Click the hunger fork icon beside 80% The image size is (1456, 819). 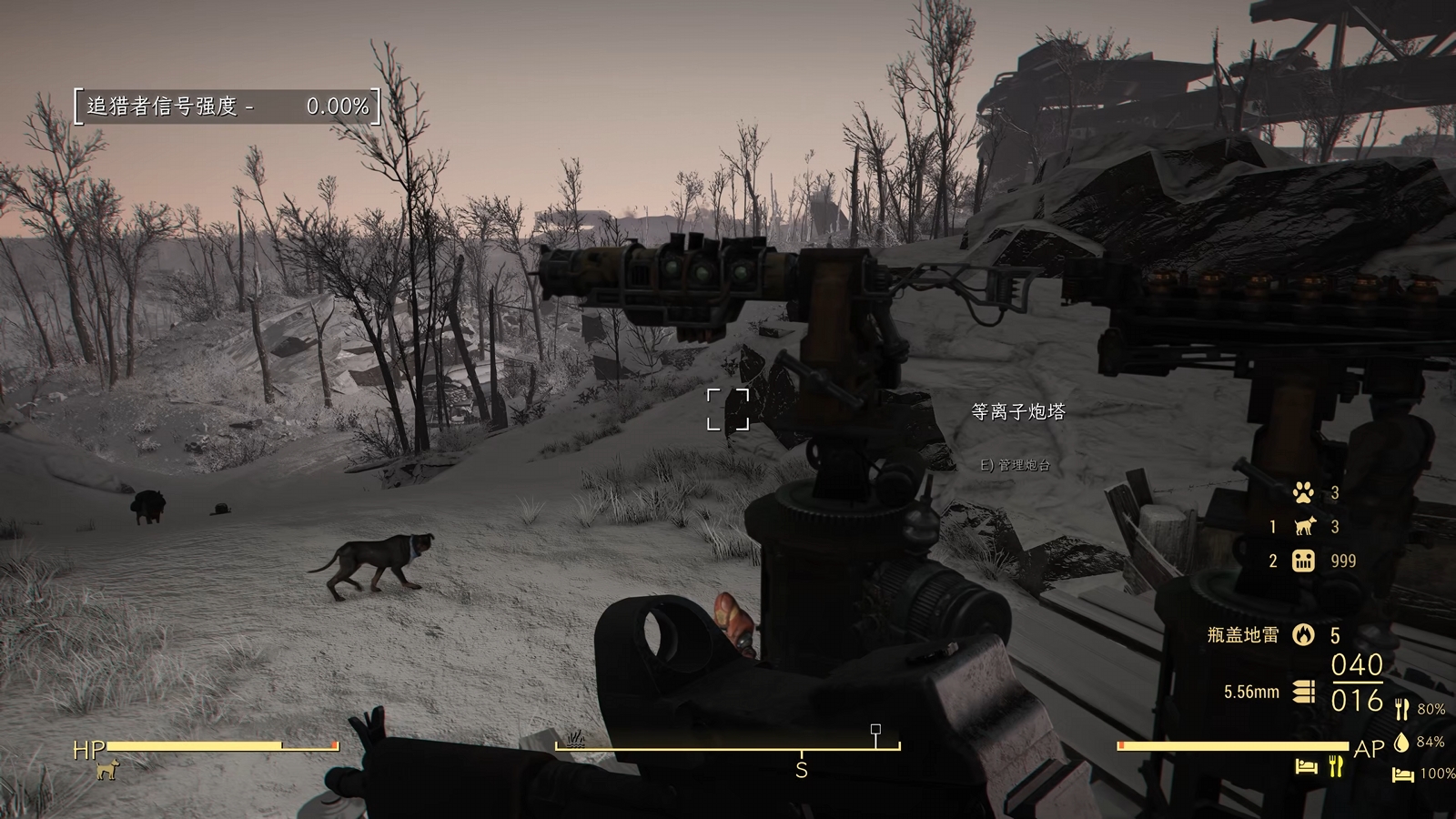pyautogui.click(x=1401, y=709)
